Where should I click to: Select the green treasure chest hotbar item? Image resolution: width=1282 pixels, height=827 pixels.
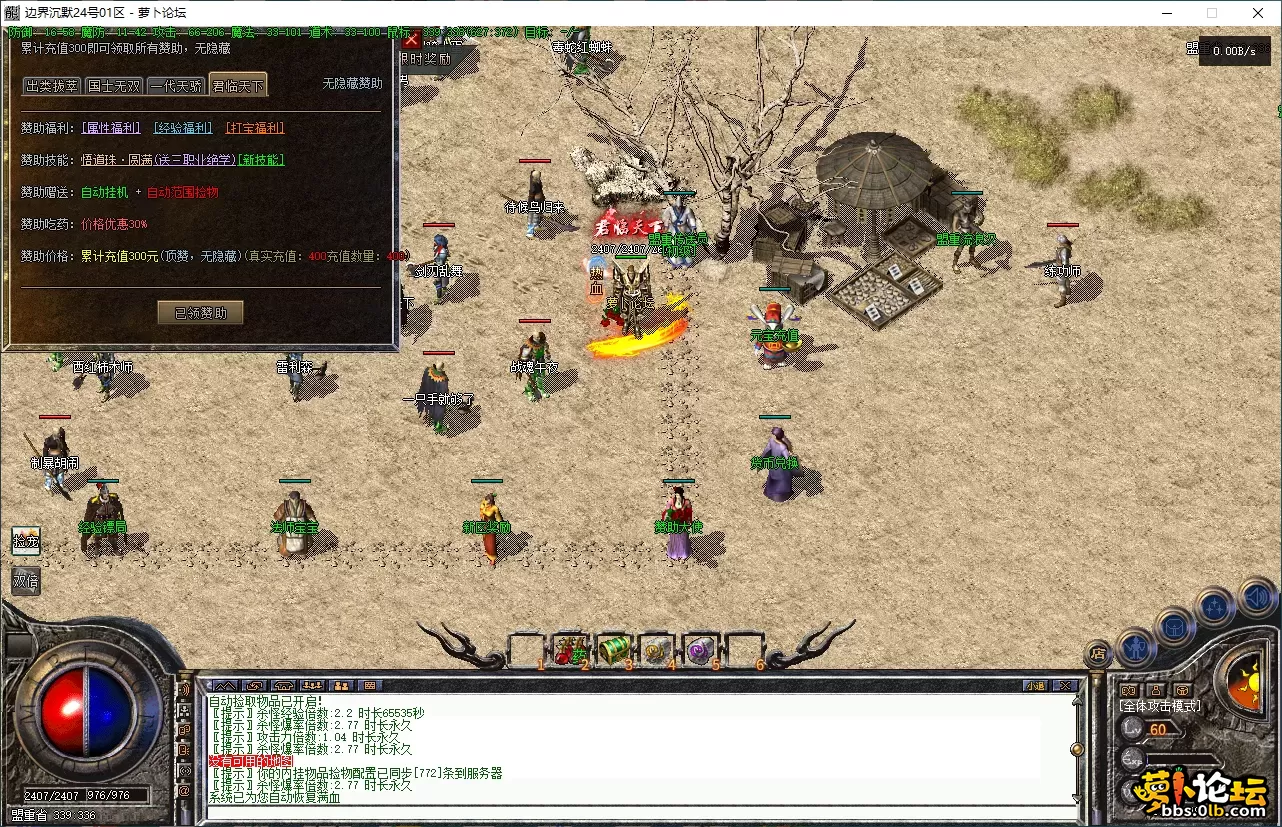(x=614, y=650)
